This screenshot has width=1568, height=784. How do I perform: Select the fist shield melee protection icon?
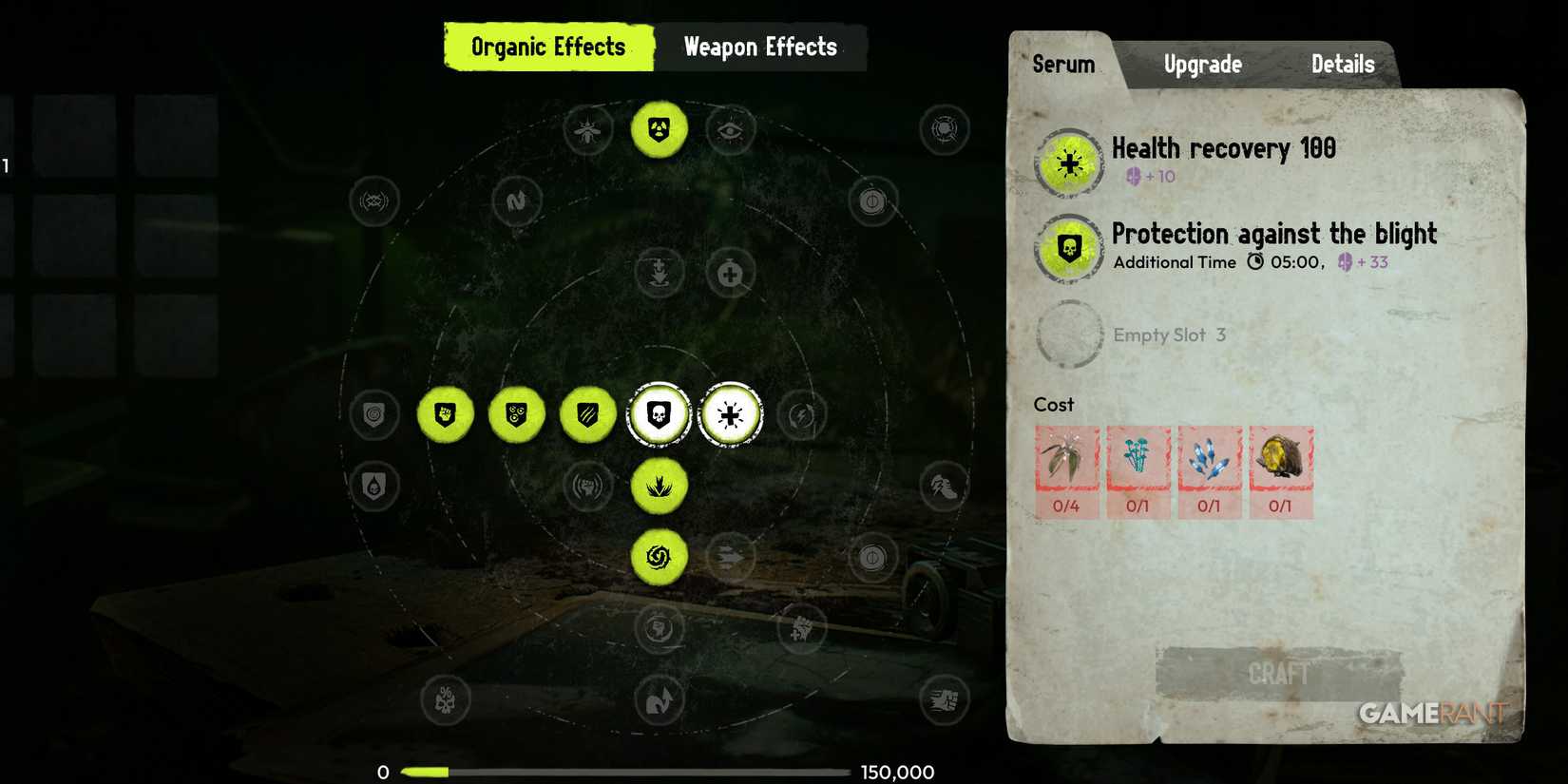click(445, 414)
